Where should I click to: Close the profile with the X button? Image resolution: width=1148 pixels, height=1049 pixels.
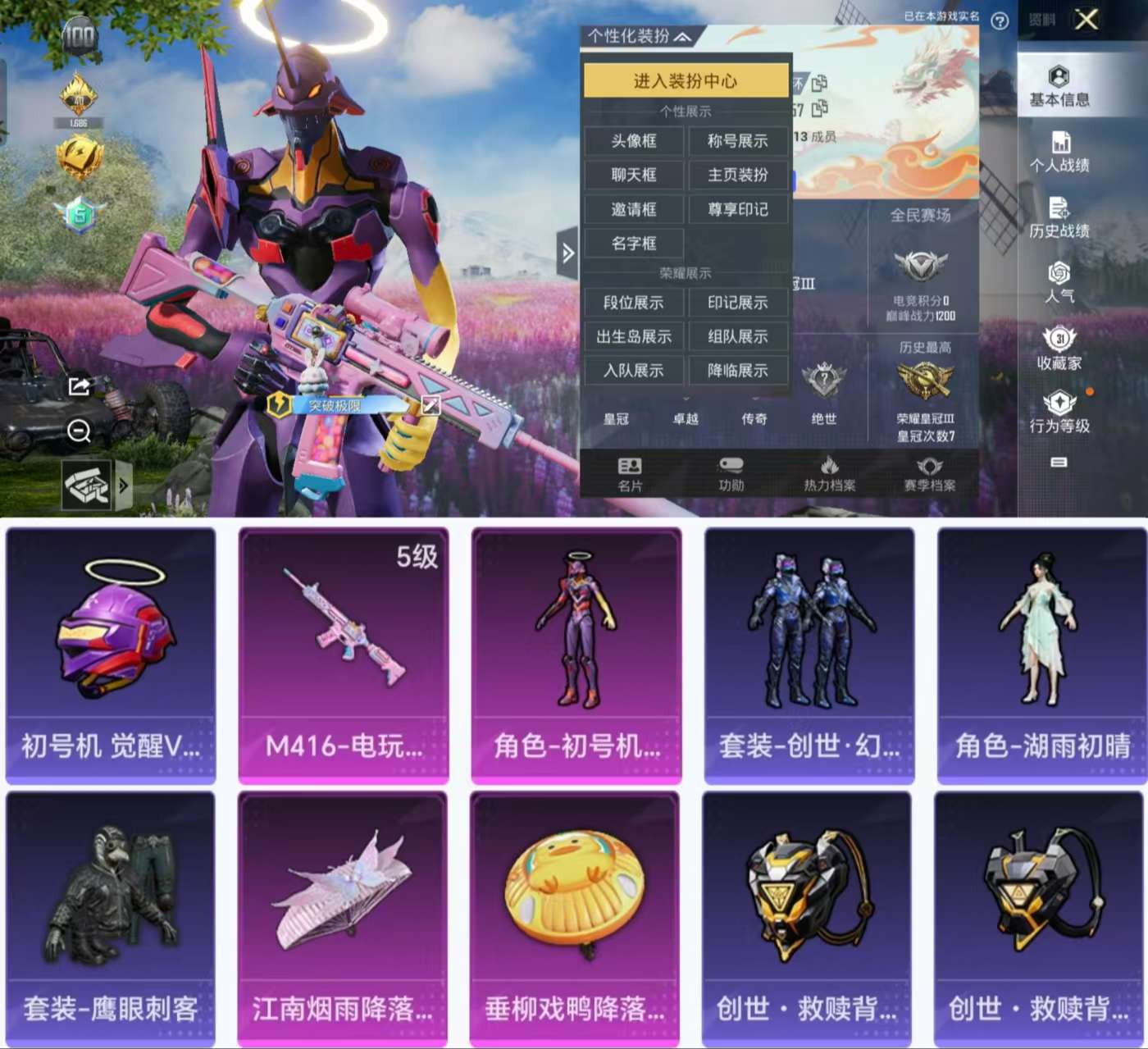(1086, 20)
